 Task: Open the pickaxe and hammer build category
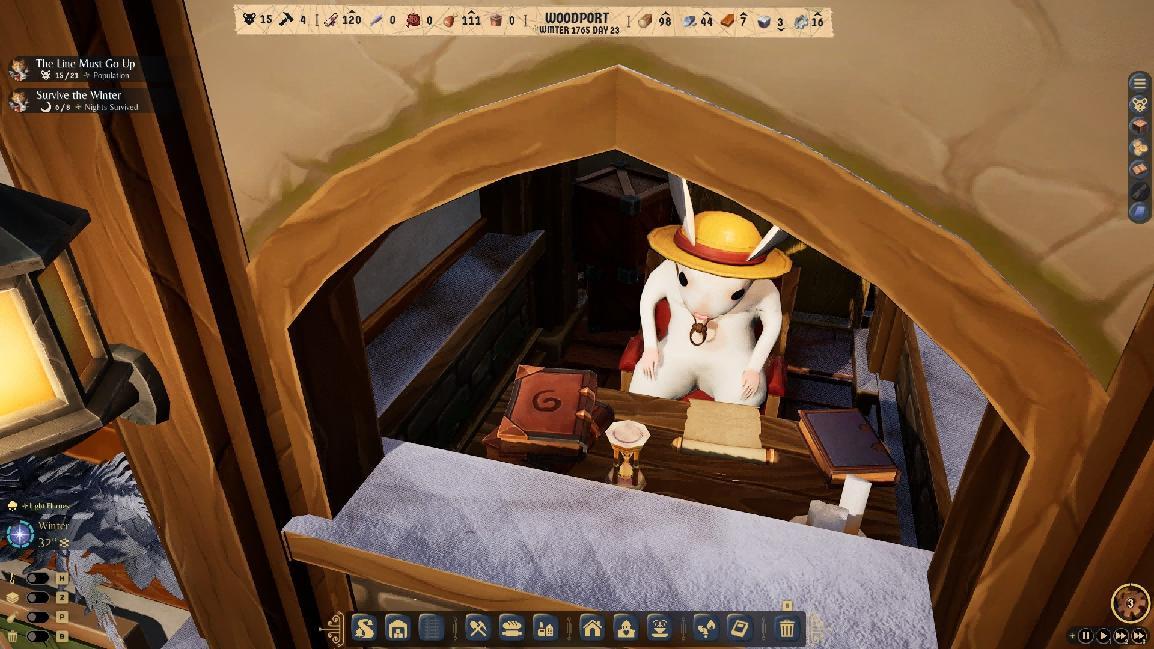point(478,628)
